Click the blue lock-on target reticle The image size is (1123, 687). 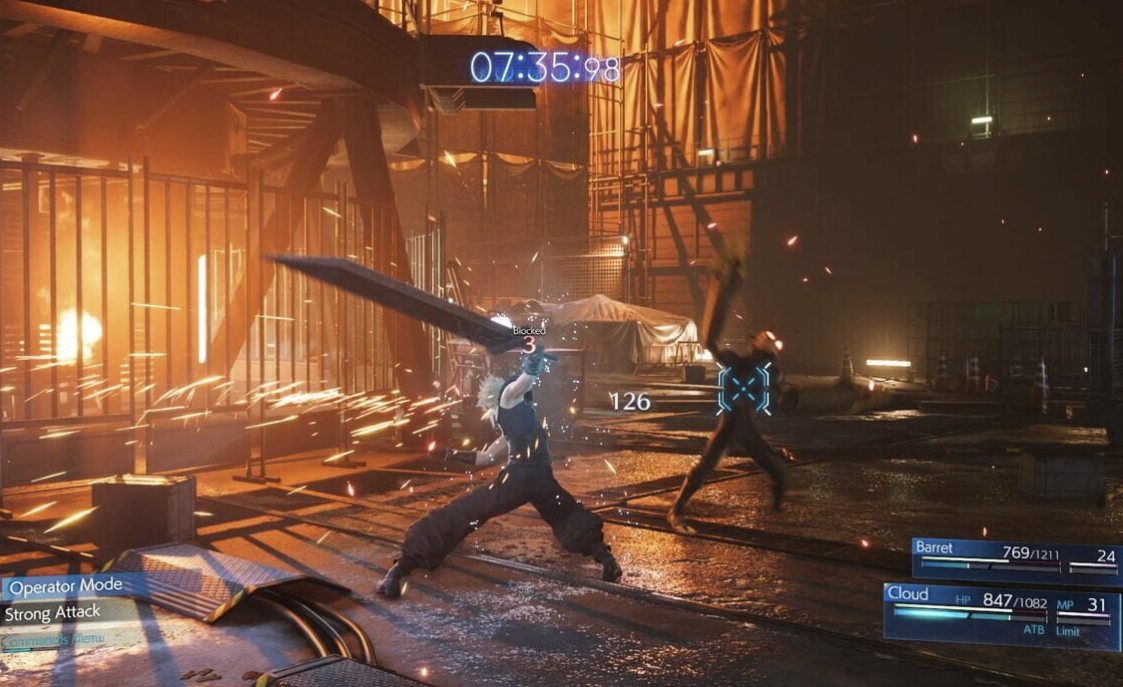tap(744, 388)
